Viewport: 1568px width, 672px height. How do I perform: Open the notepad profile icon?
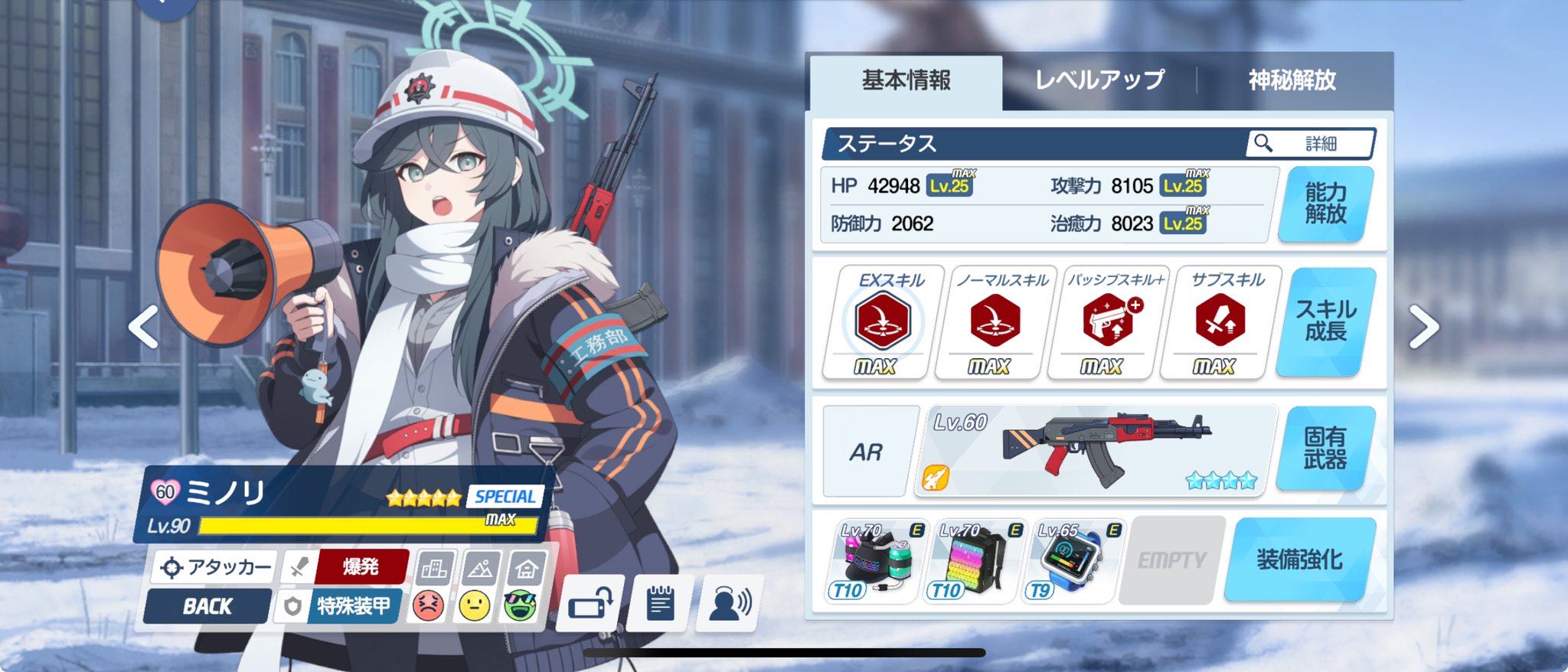[x=660, y=604]
